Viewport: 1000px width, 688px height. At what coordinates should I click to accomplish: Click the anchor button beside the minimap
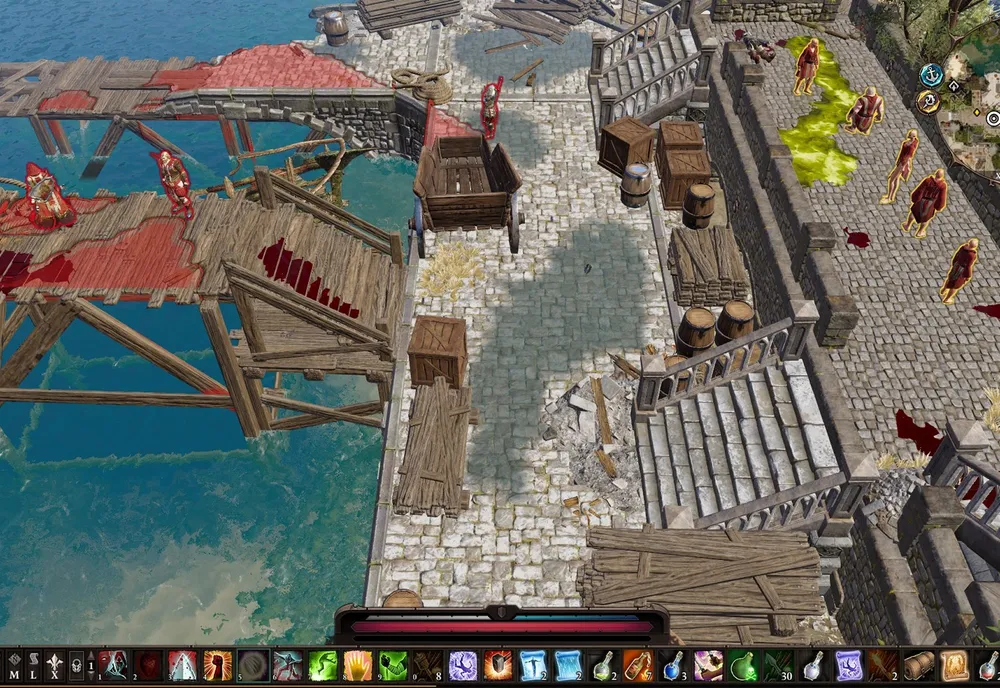point(931,74)
